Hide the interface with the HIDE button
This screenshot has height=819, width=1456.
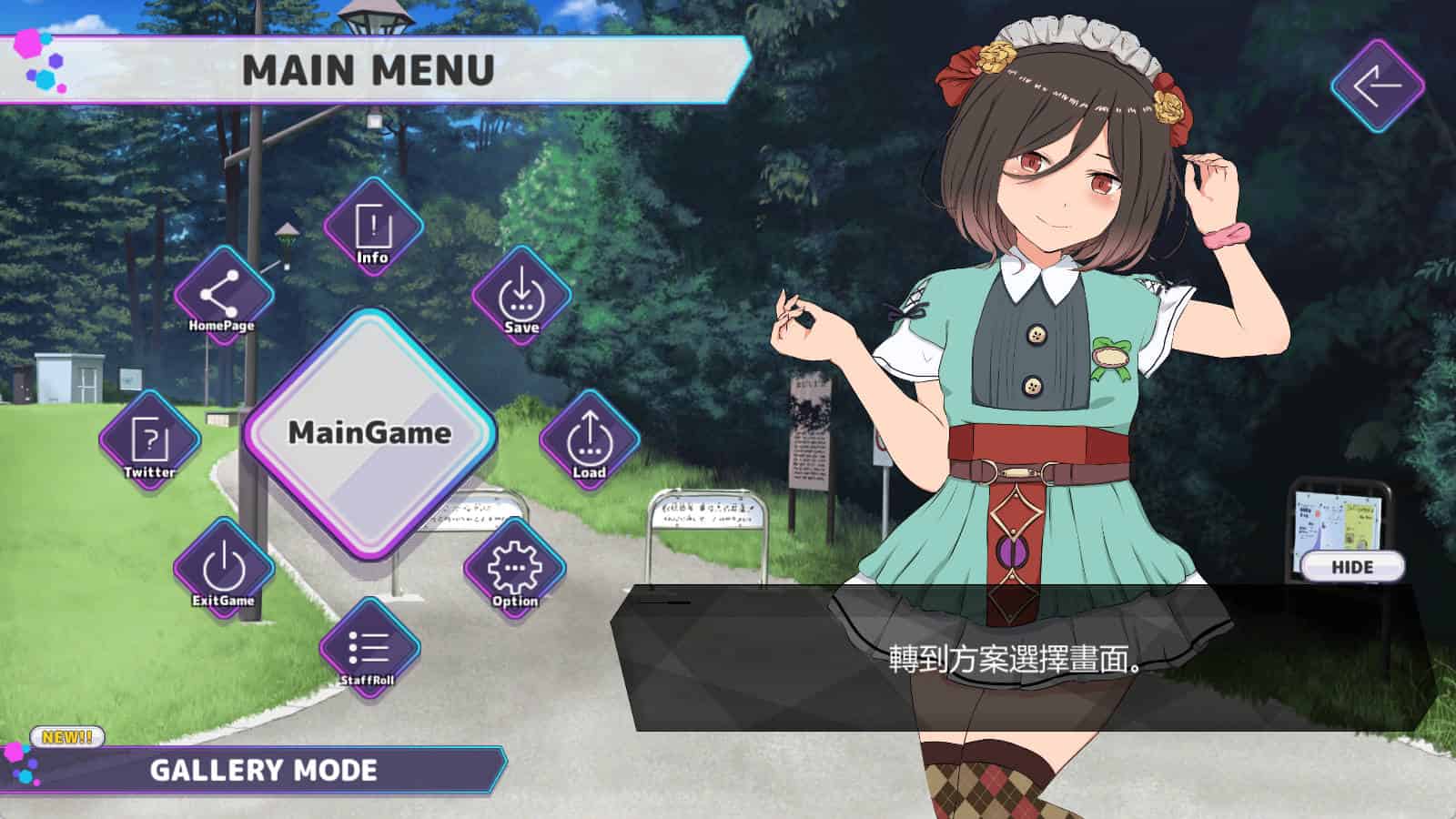click(1352, 567)
